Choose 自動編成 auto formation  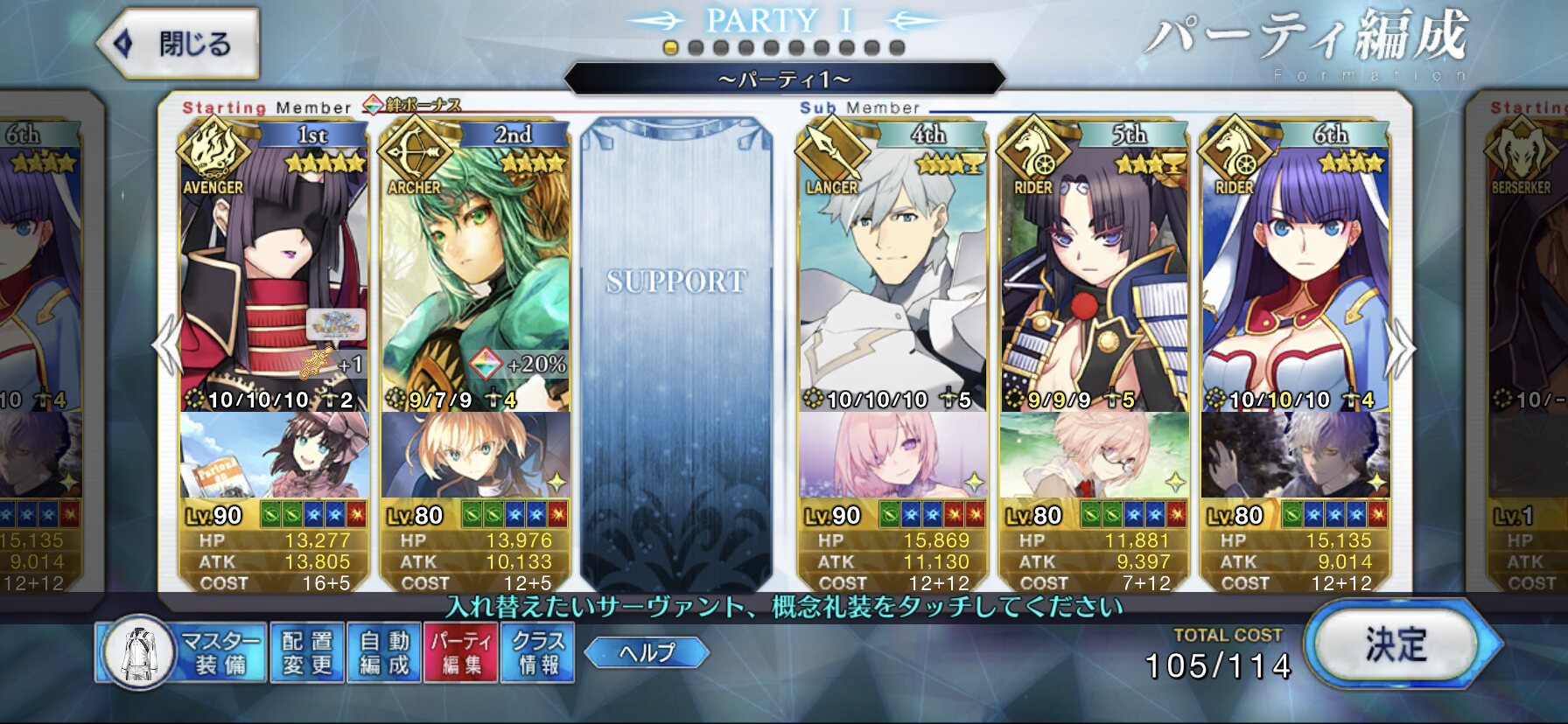coord(384,652)
